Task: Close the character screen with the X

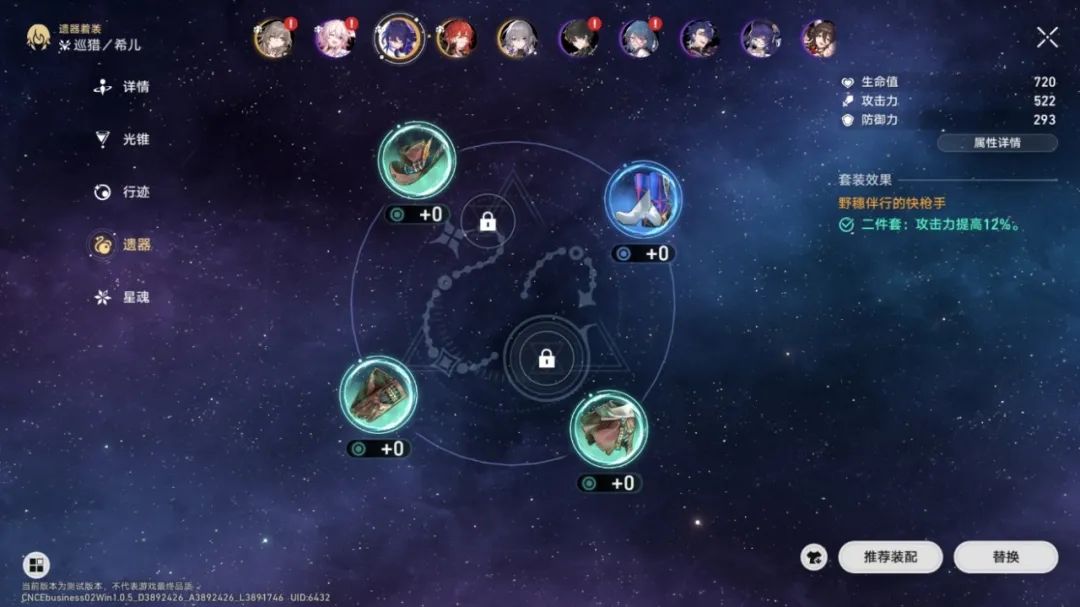Action: 1047,38
